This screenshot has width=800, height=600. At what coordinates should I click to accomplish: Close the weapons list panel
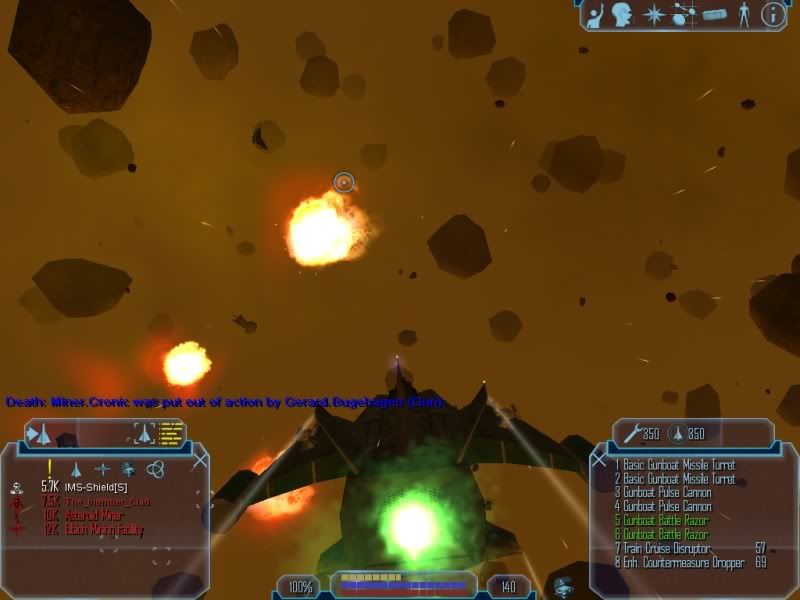coord(598,461)
